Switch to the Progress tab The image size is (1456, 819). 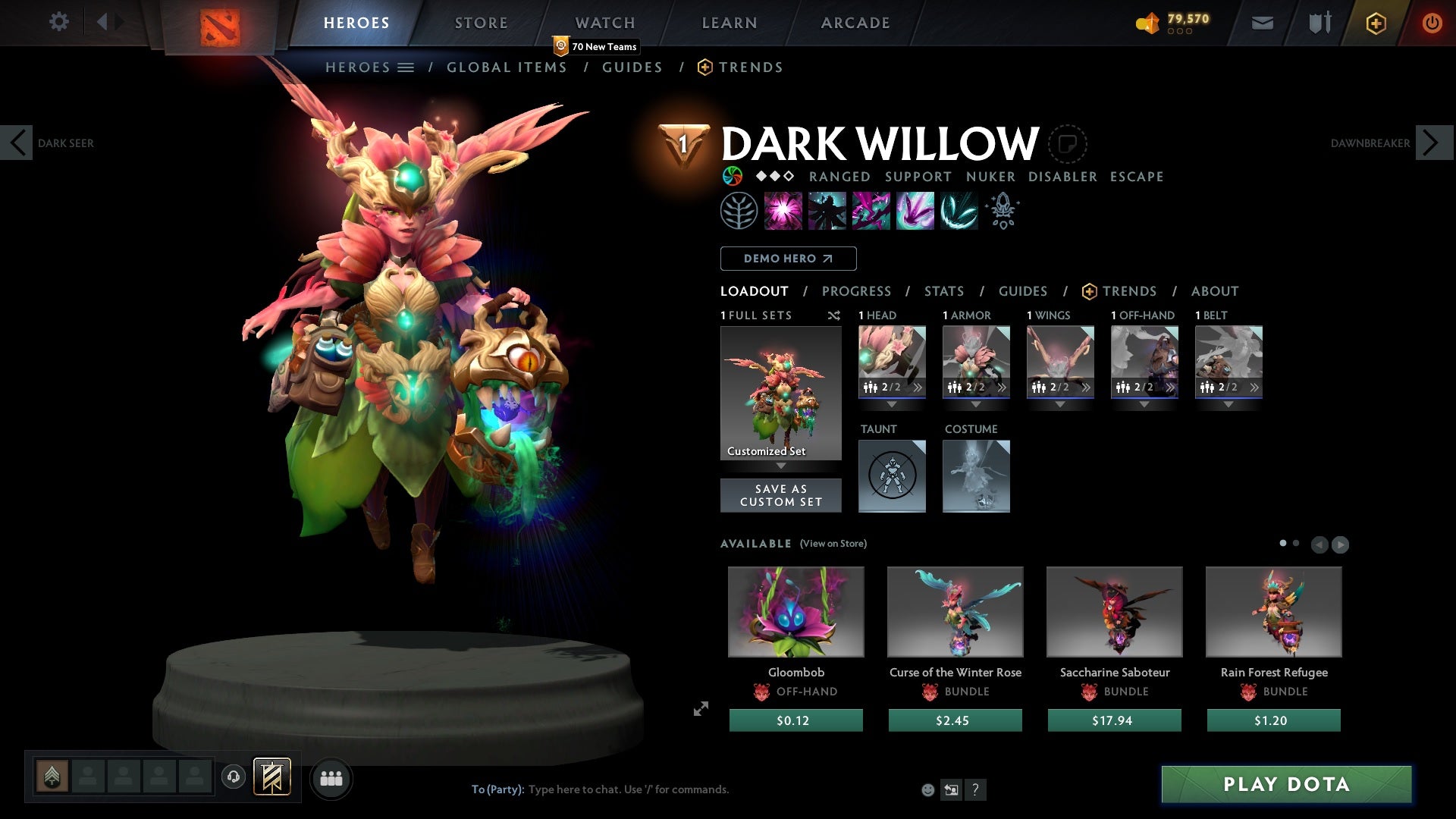tap(857, 291)
